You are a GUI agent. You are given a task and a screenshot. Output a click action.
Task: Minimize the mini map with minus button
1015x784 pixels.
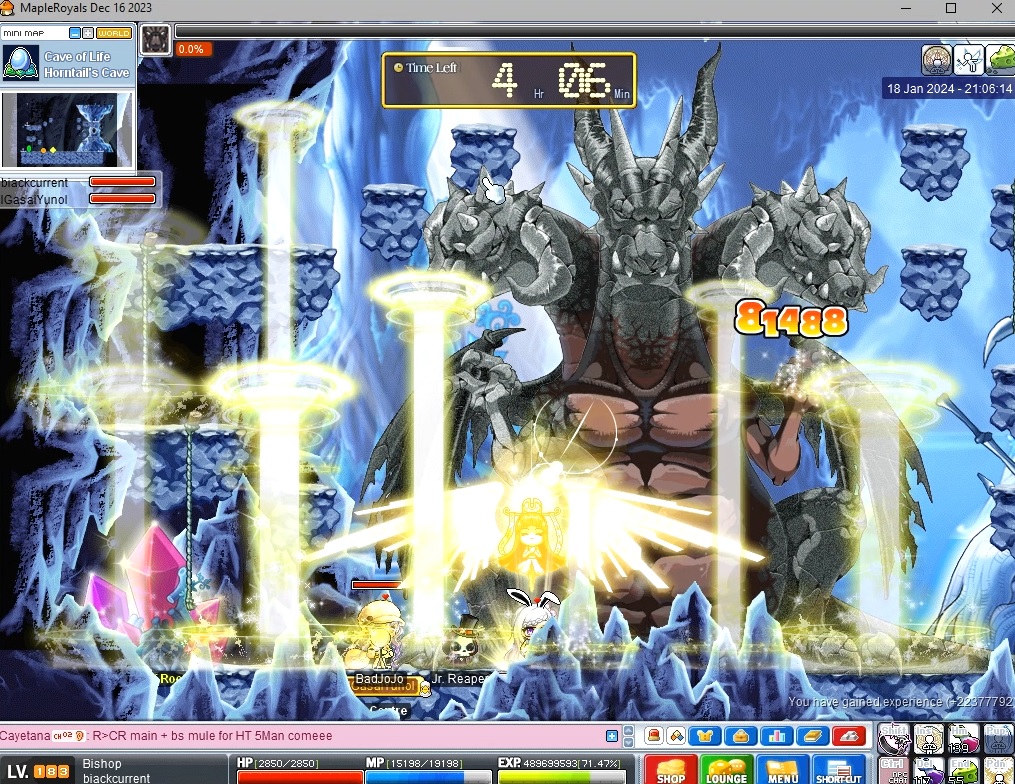(x=75, y=32)
